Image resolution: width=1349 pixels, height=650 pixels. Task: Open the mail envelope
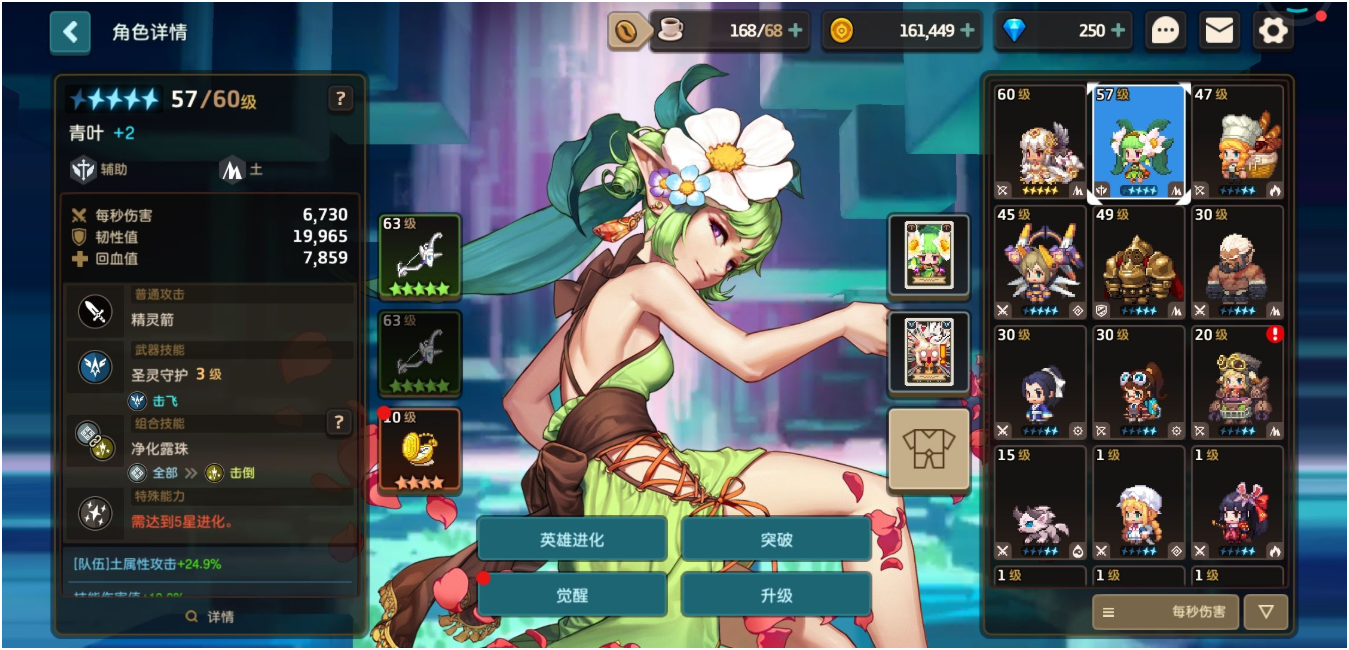coord(1218,31)
